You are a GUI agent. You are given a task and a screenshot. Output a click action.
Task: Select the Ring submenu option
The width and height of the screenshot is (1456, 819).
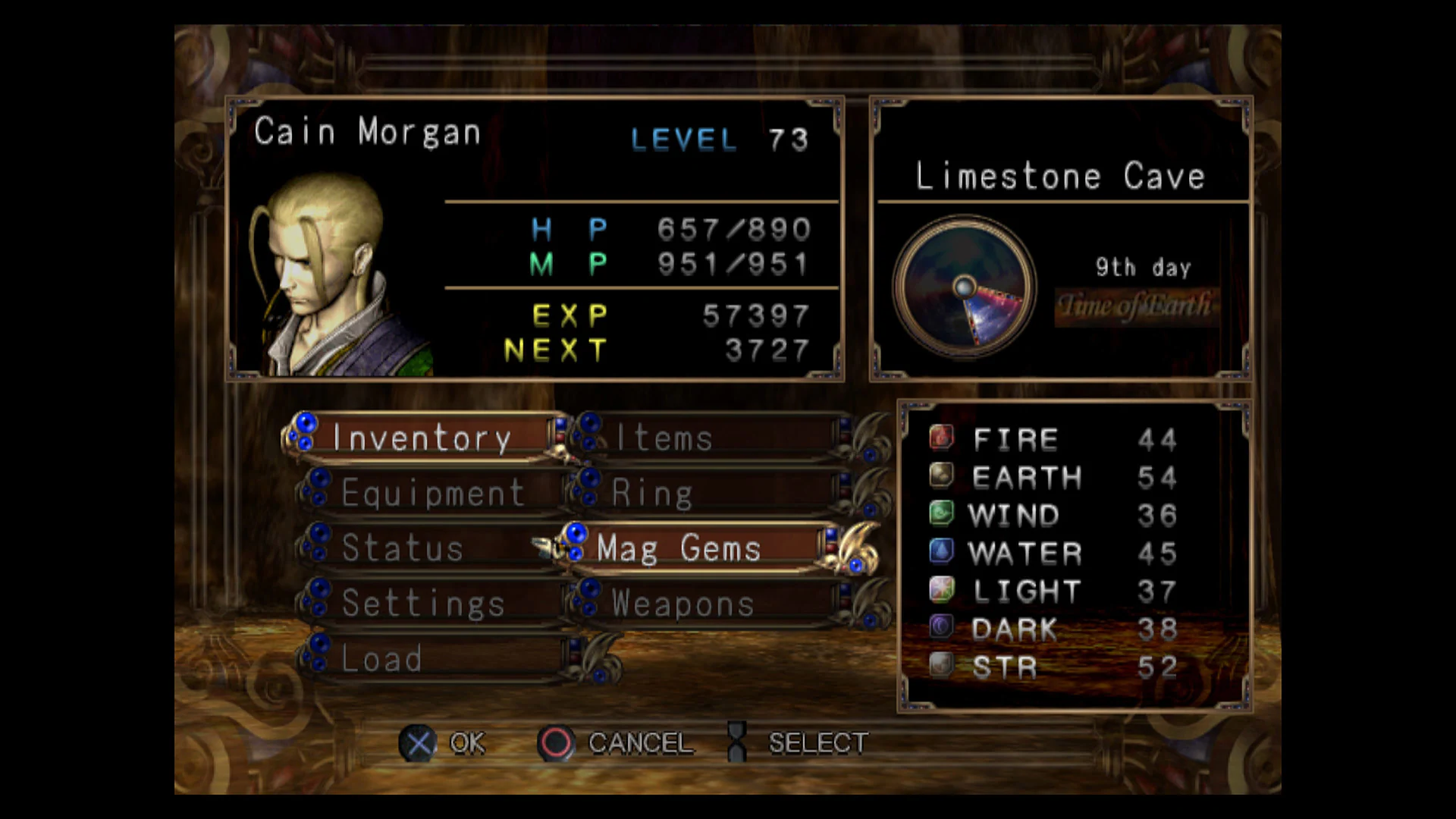point(652,493)
